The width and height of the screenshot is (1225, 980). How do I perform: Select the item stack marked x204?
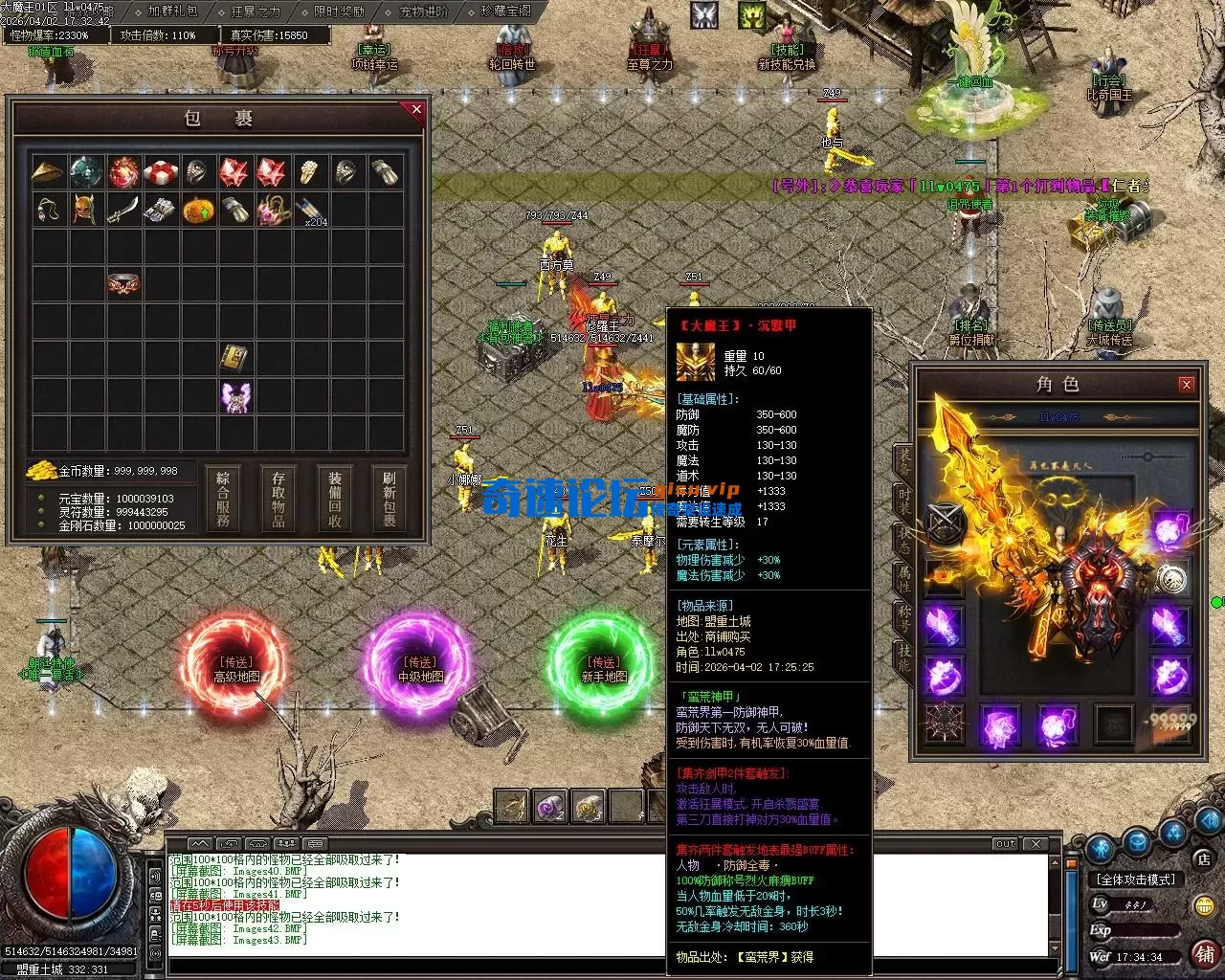click(309, 210)
